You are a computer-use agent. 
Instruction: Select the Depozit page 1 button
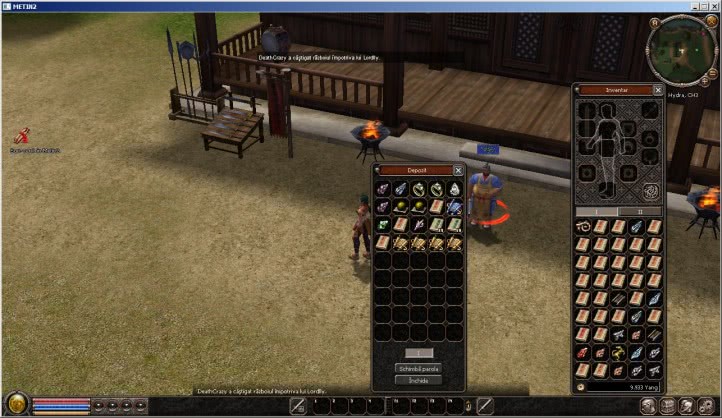coord(417,353)
